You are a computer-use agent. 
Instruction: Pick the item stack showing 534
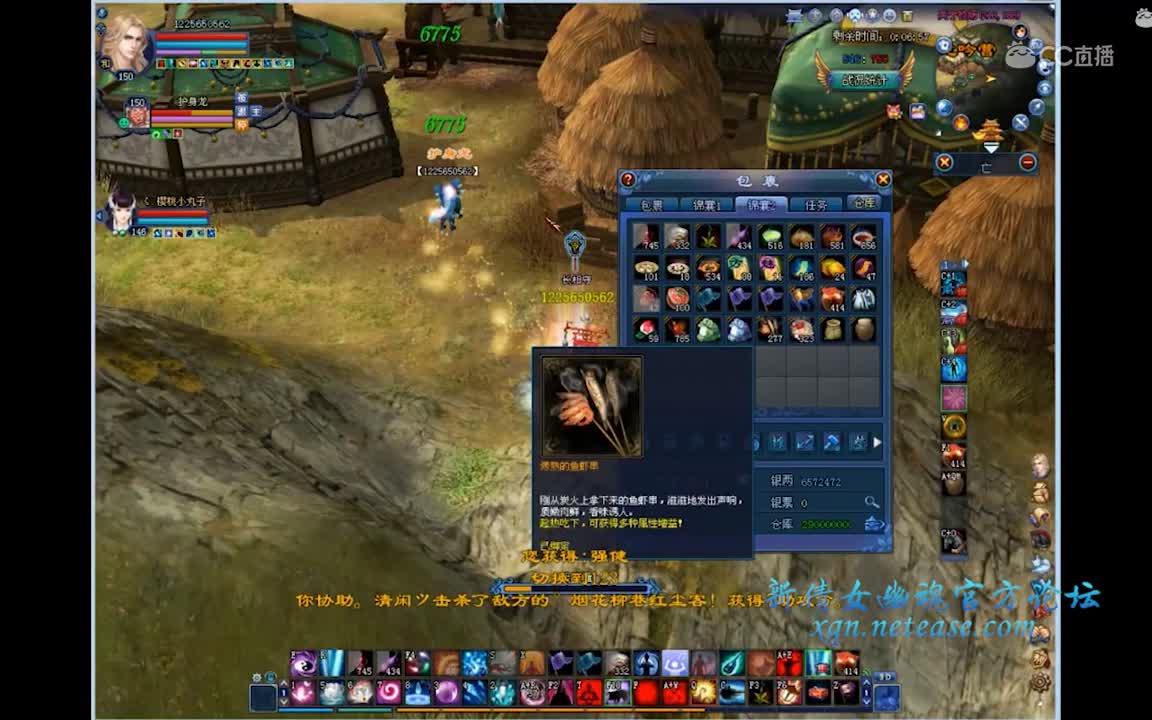709,268
